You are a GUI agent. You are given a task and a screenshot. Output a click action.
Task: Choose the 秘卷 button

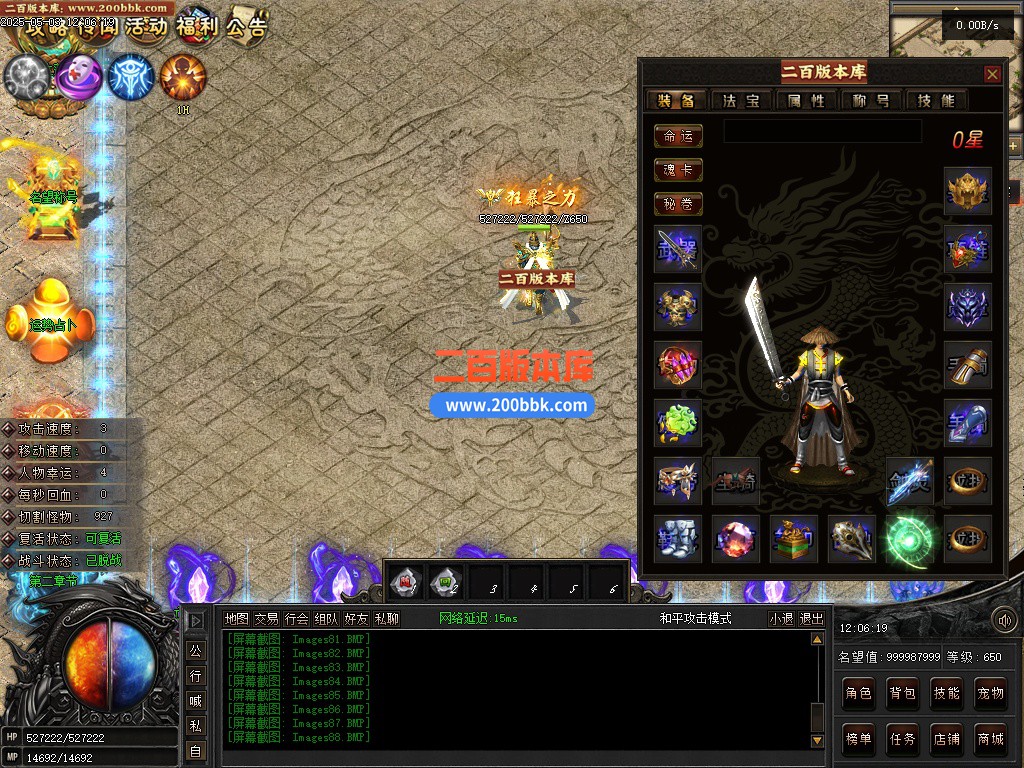tap(678, 204)
